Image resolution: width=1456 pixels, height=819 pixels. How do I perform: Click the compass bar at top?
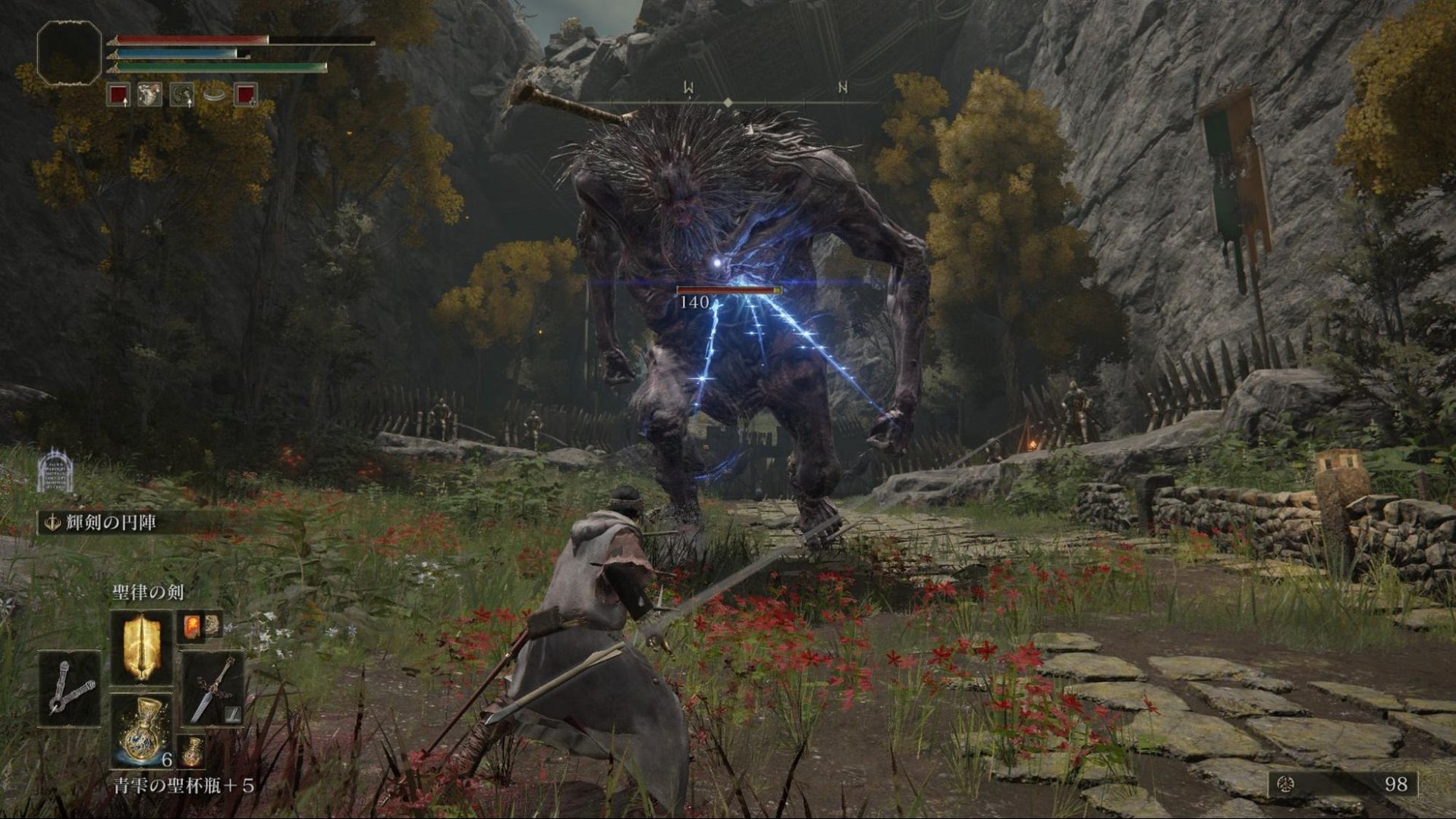pos(728,102)
